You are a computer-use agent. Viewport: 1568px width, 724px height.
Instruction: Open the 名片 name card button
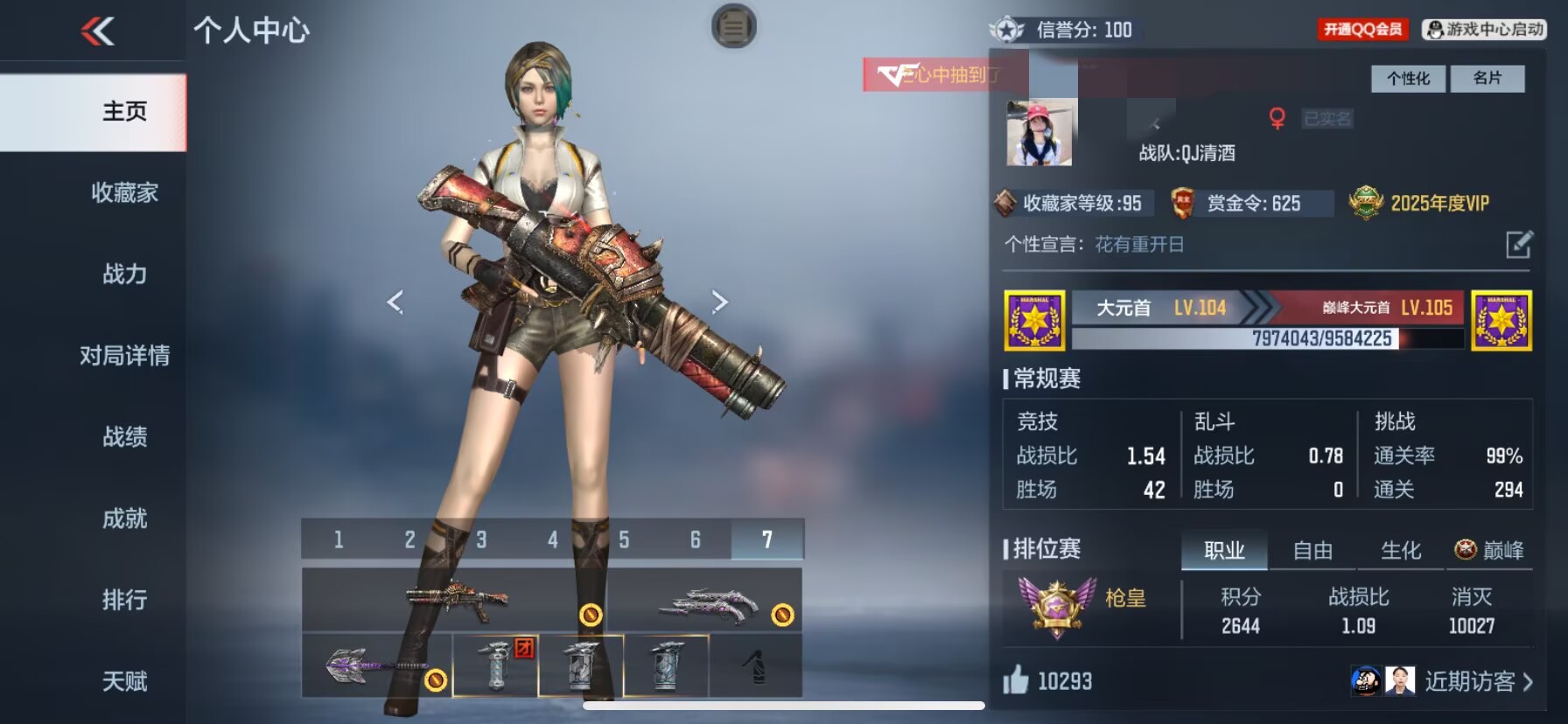coord(1487,79)
